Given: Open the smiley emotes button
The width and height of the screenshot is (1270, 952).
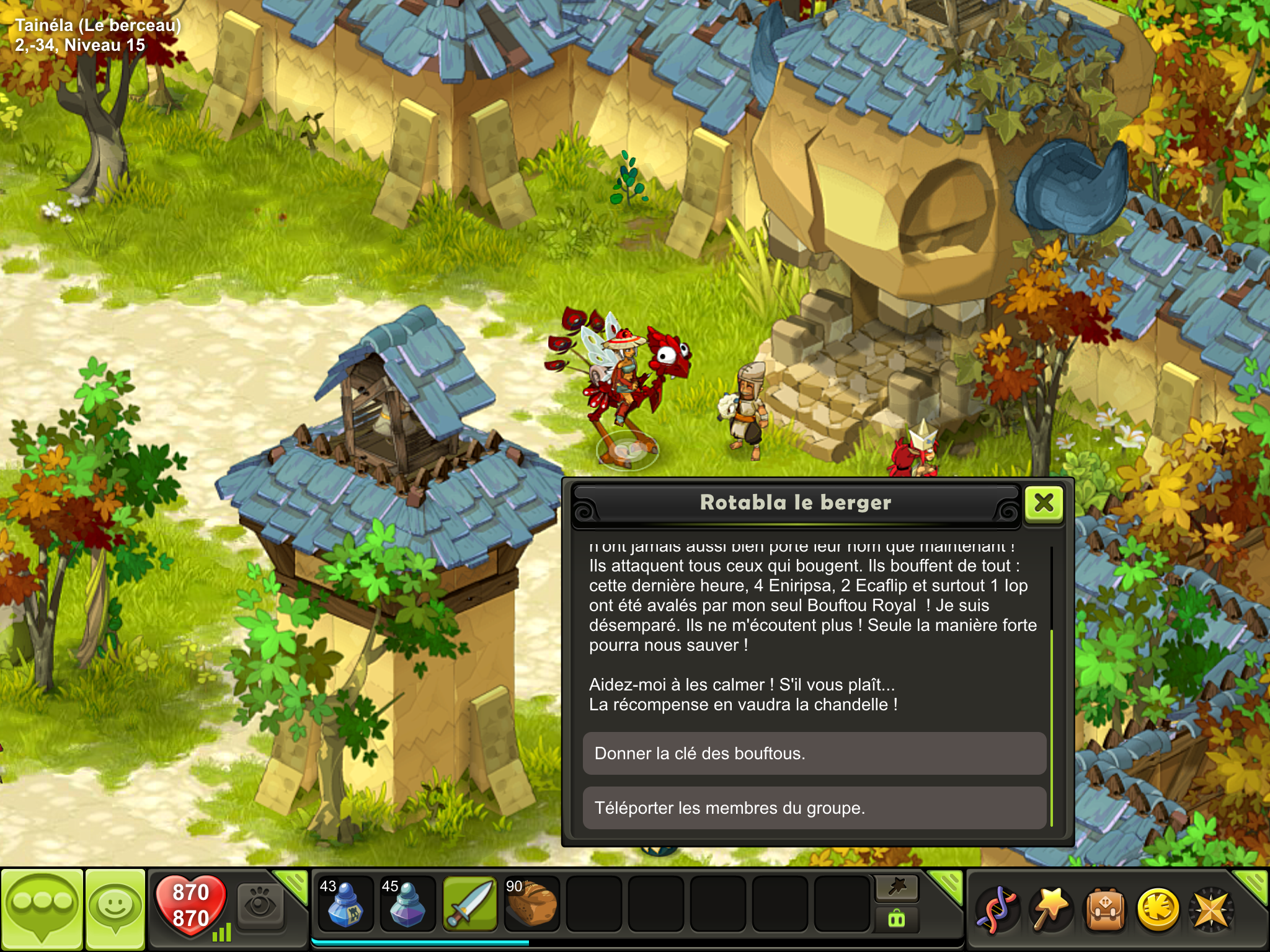Looking at the screenshot, I should [115, 908].
